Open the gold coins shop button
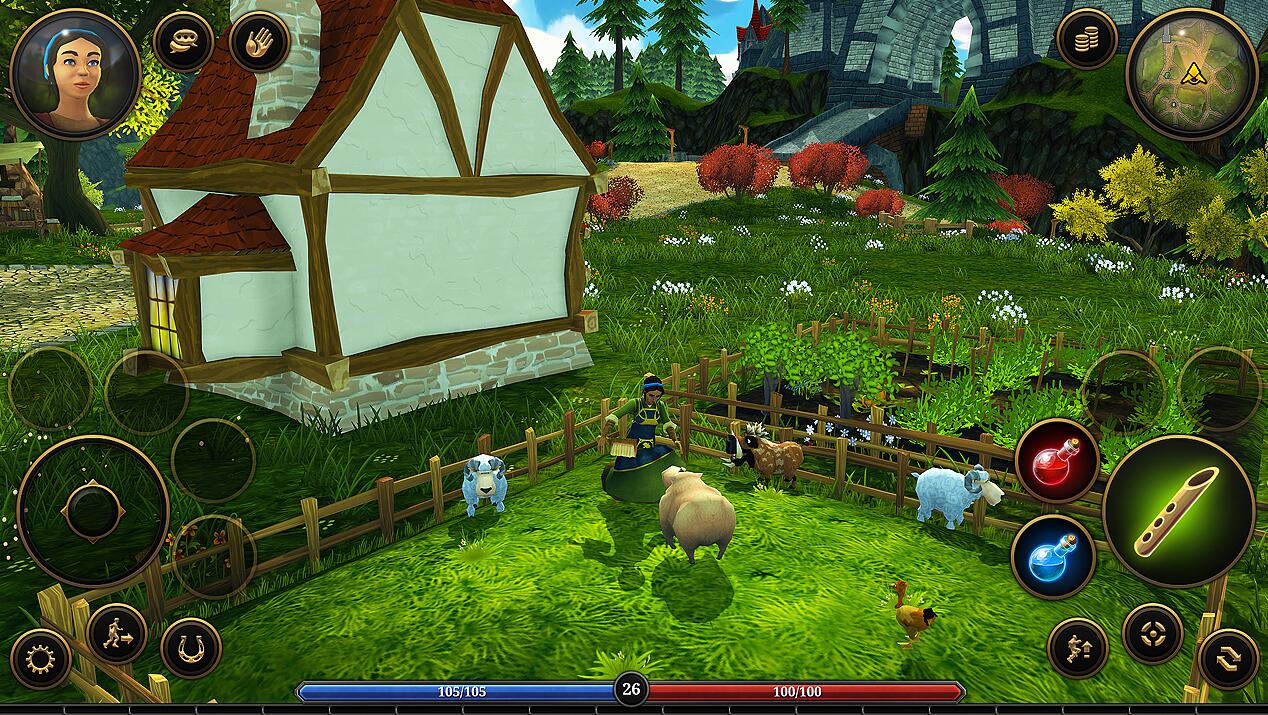The height and width of the screenshot is (715, 1268). (1087, 39)
